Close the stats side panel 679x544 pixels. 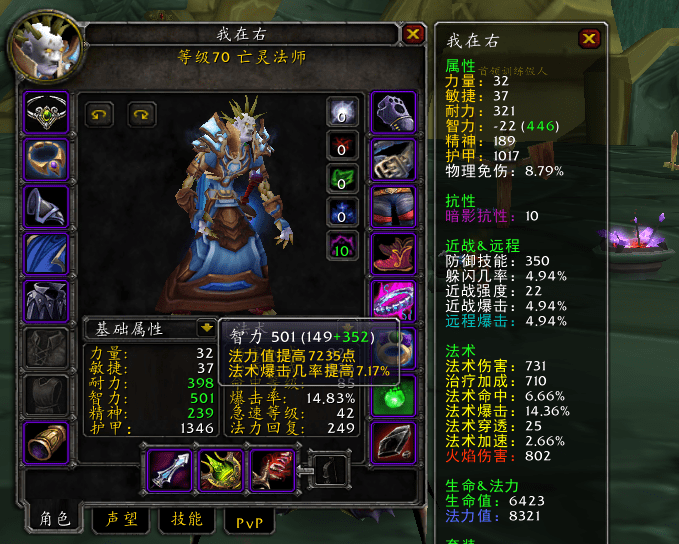tap(590, 39)
